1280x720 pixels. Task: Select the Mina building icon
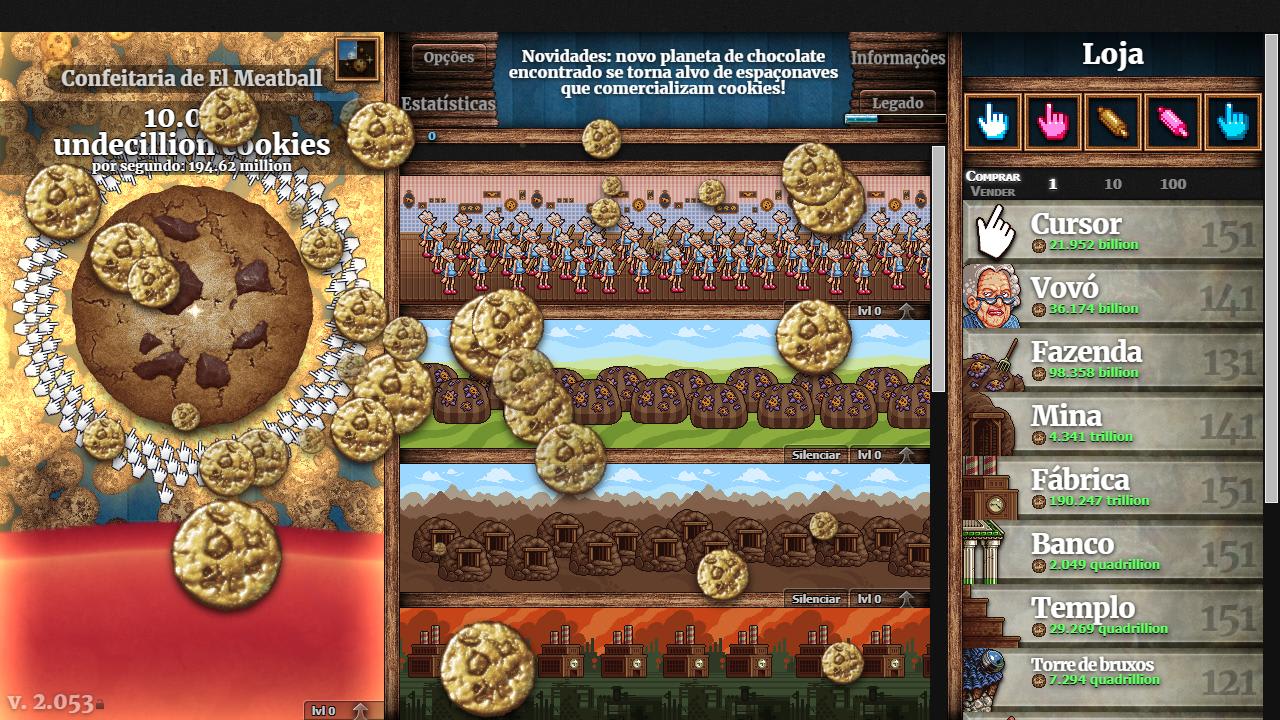991,424
